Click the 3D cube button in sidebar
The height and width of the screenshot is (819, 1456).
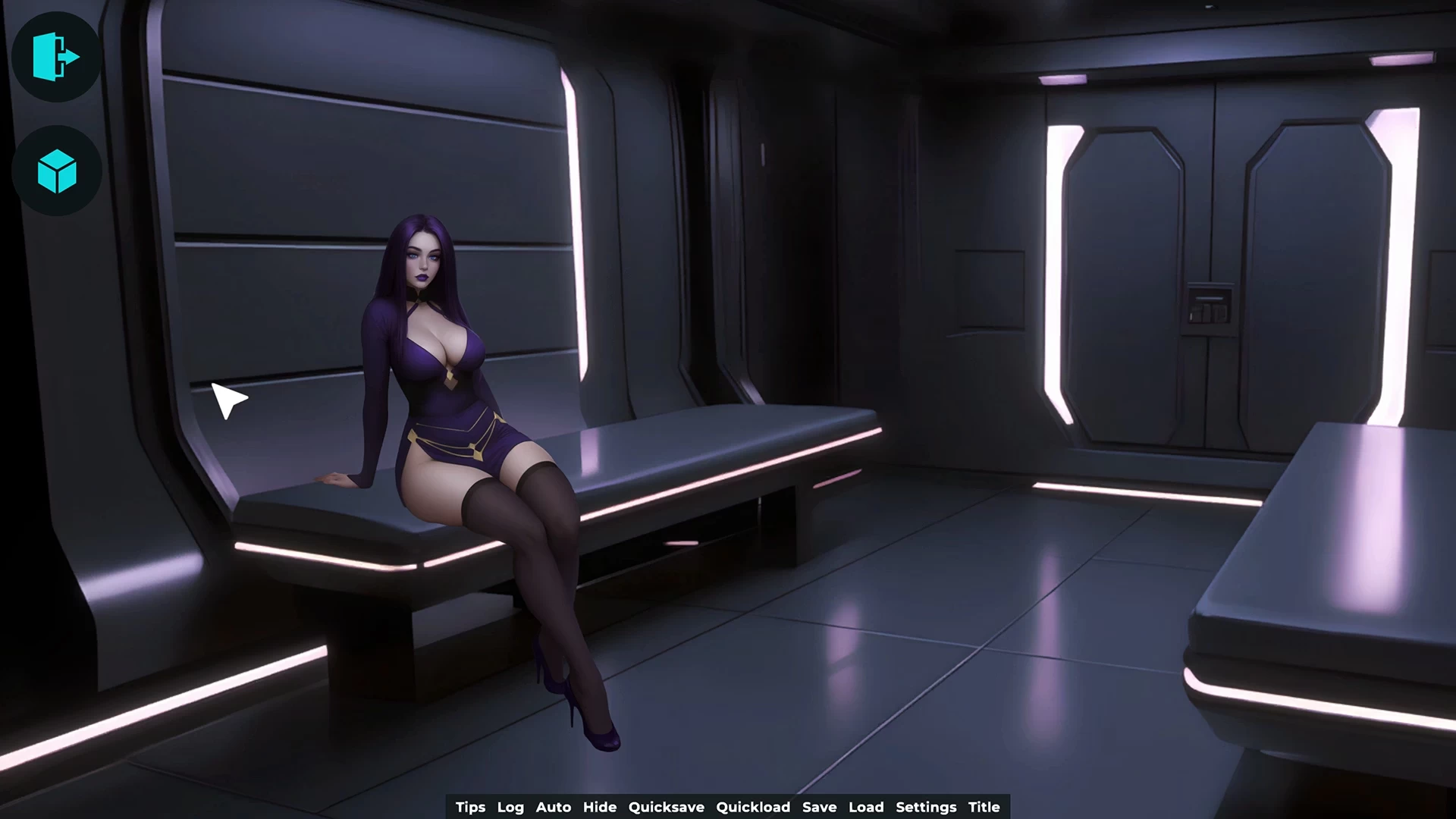coord(57,171)
